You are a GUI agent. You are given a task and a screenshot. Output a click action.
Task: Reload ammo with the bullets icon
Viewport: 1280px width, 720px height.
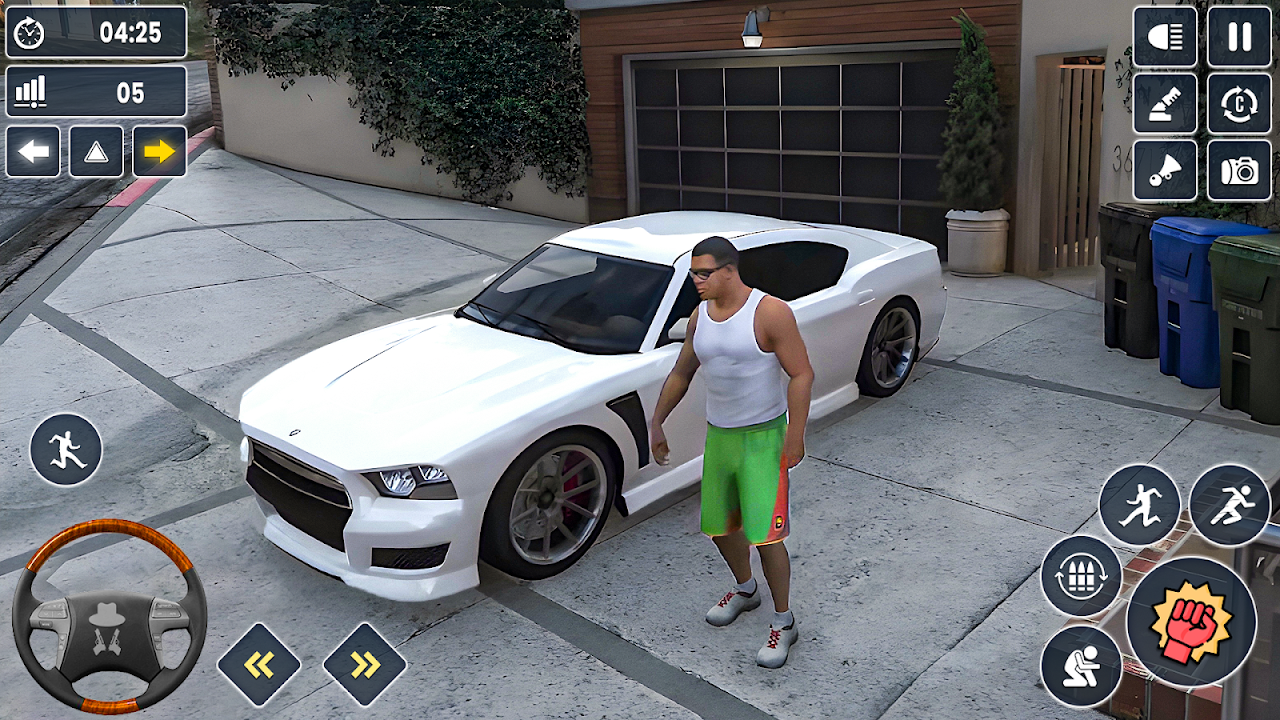point(1081,576)
